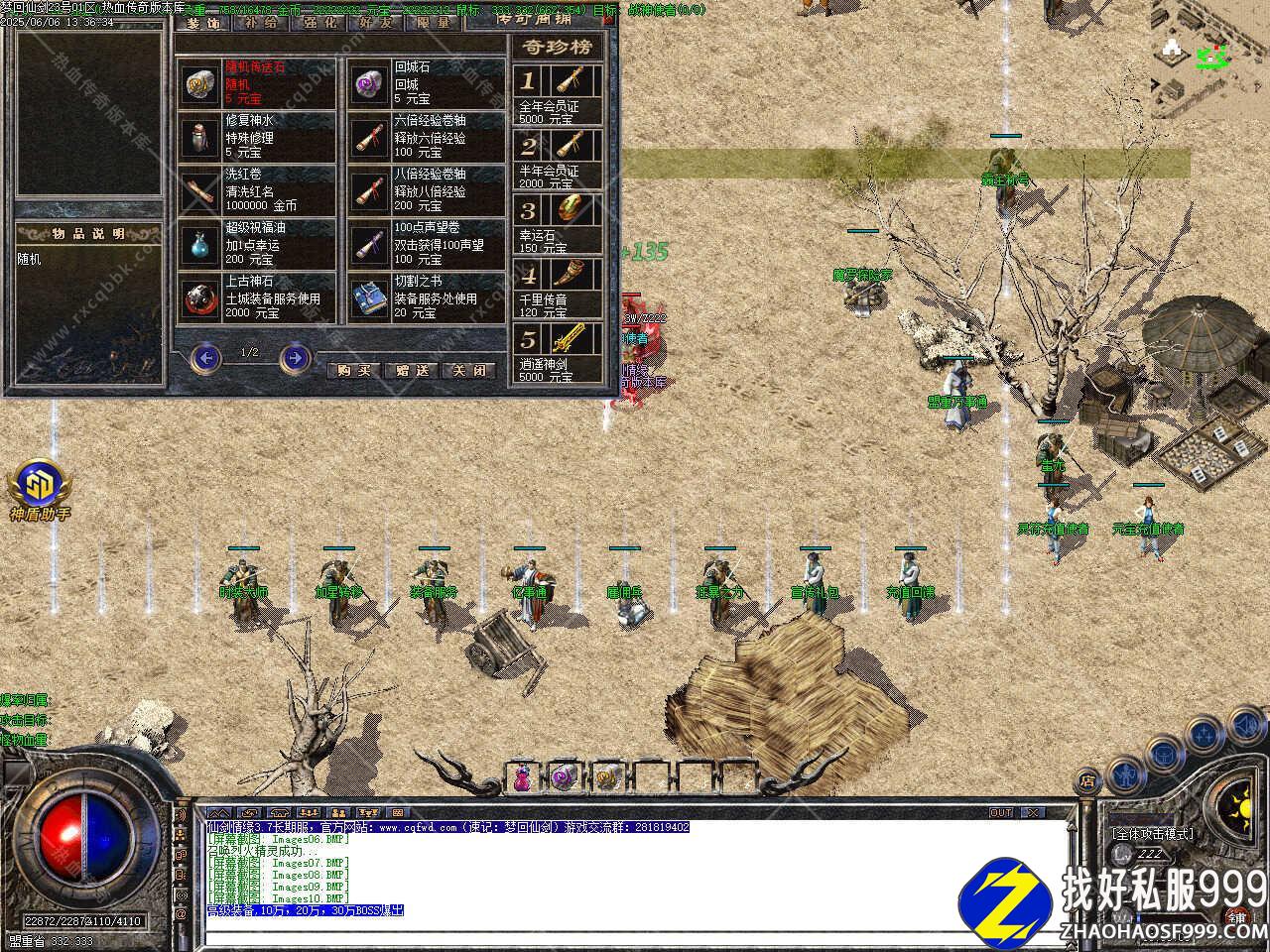Go to the next shop page

(295, 357)
